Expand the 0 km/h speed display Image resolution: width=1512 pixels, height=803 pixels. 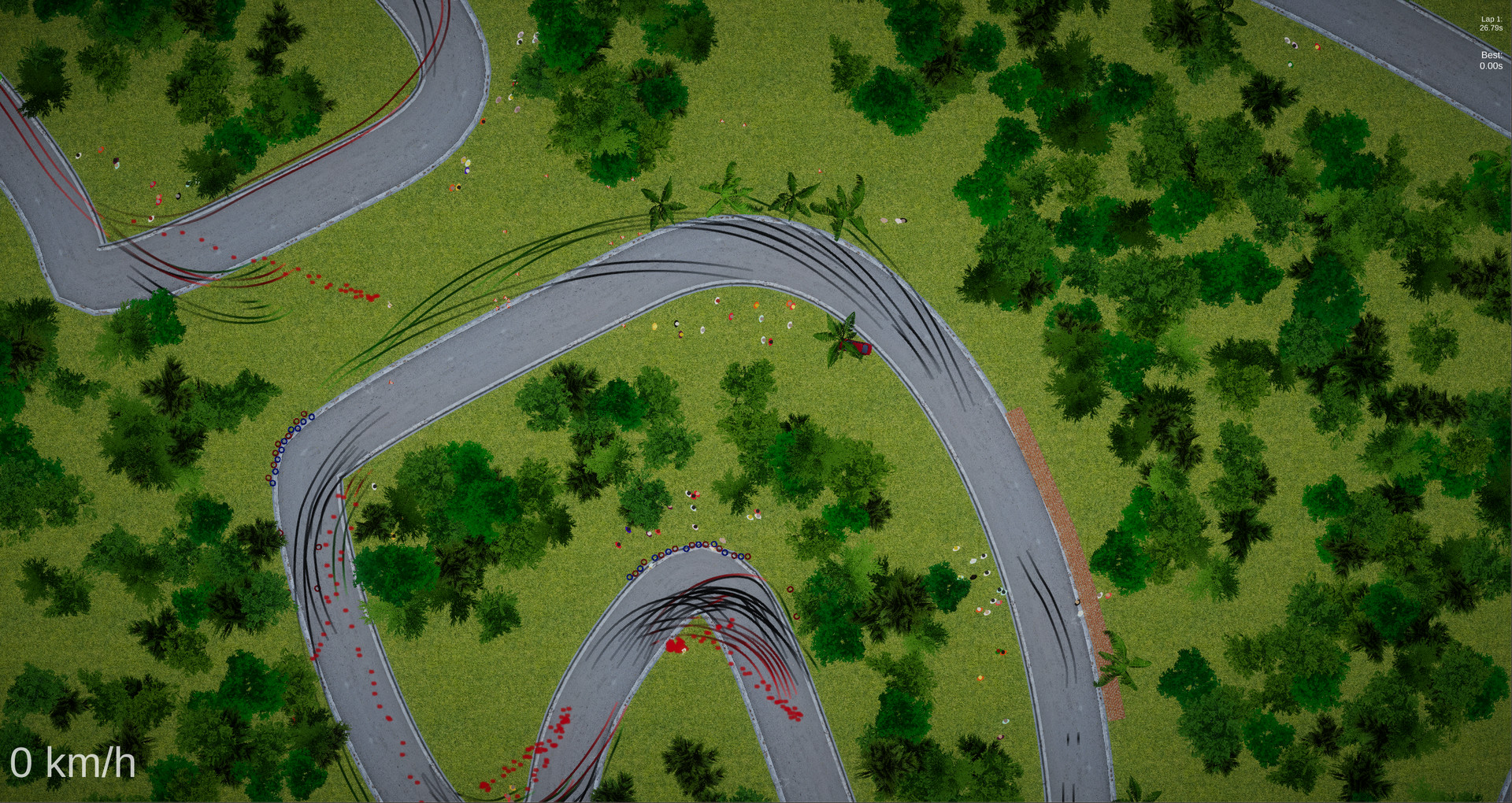(75, 762)
